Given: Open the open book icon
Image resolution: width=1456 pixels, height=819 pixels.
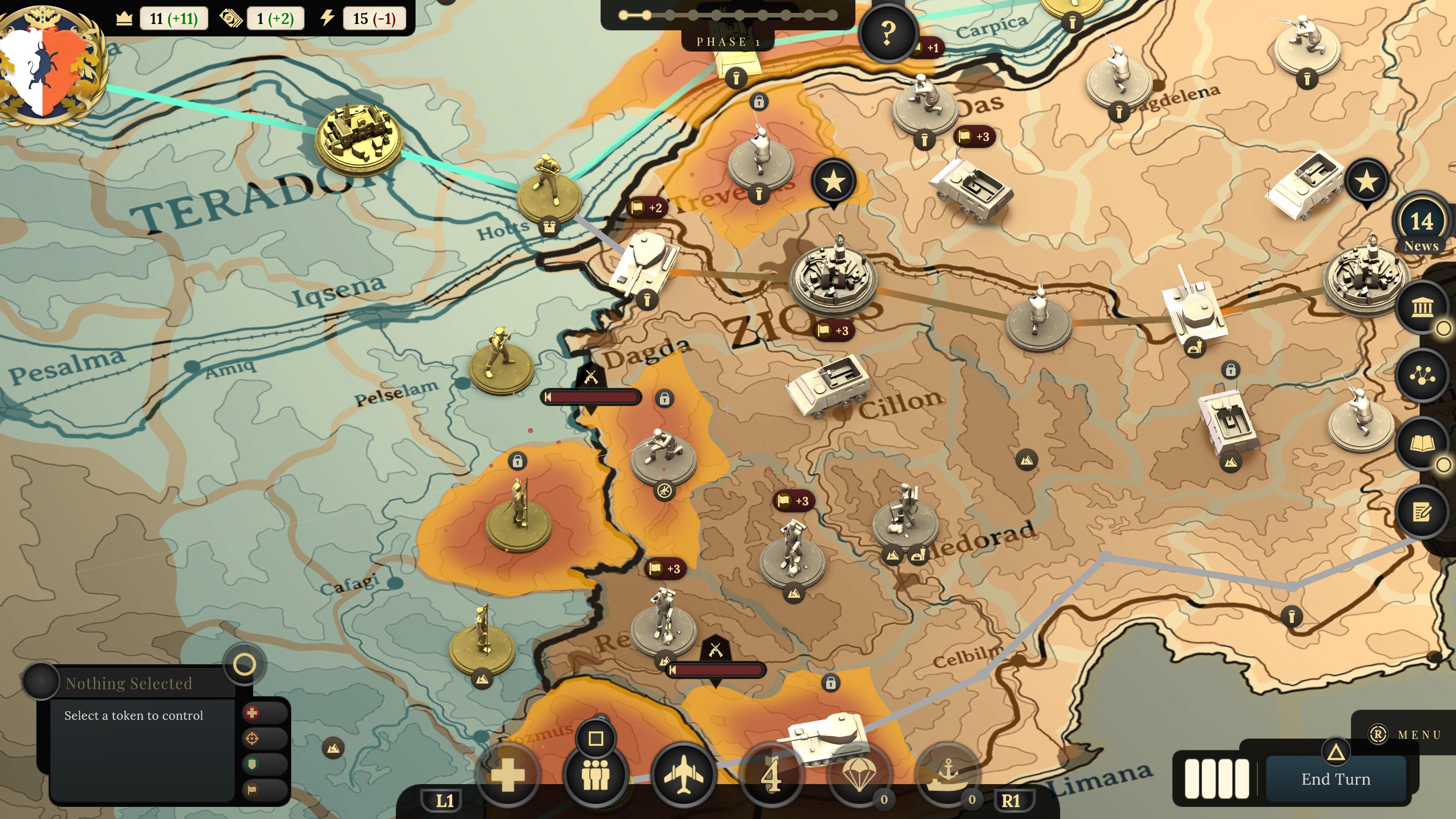Looking at the screenshot, I should coord(1422,444).
